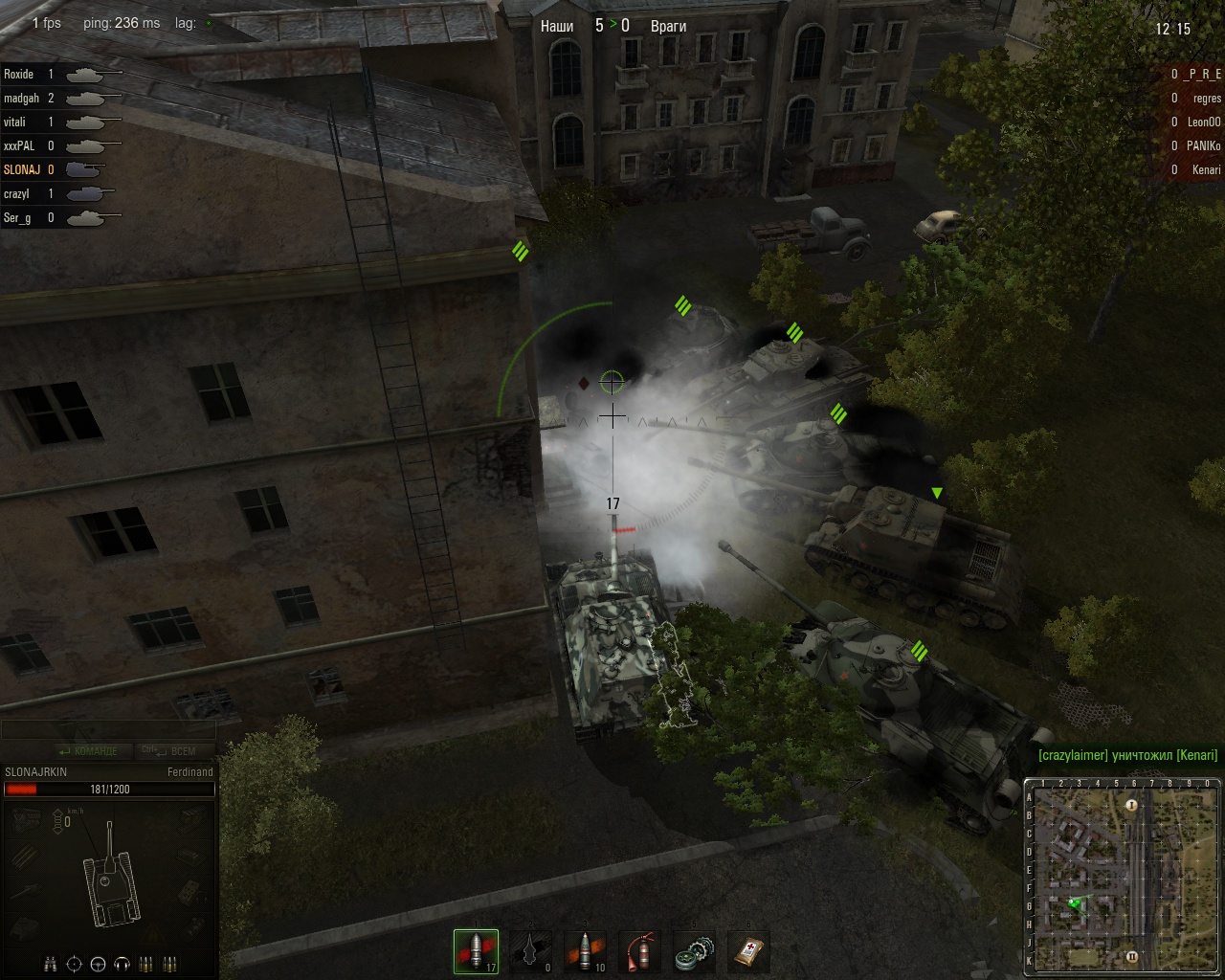Select the armor-piercing shell with 17 rounds
Viewport: 1225px width, 980px height.
click(476, 951)
